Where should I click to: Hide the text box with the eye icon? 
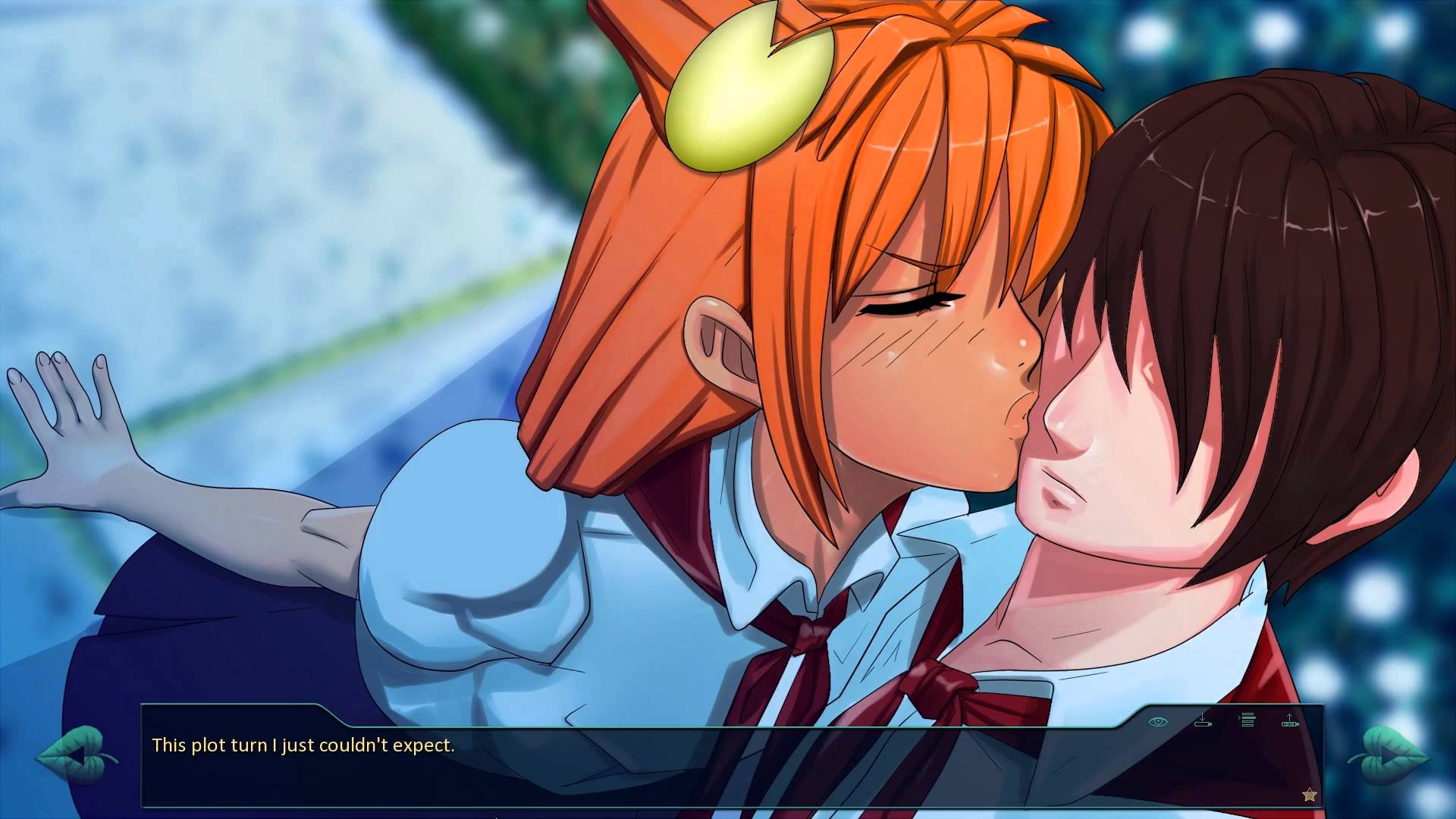pos(1158,721)
